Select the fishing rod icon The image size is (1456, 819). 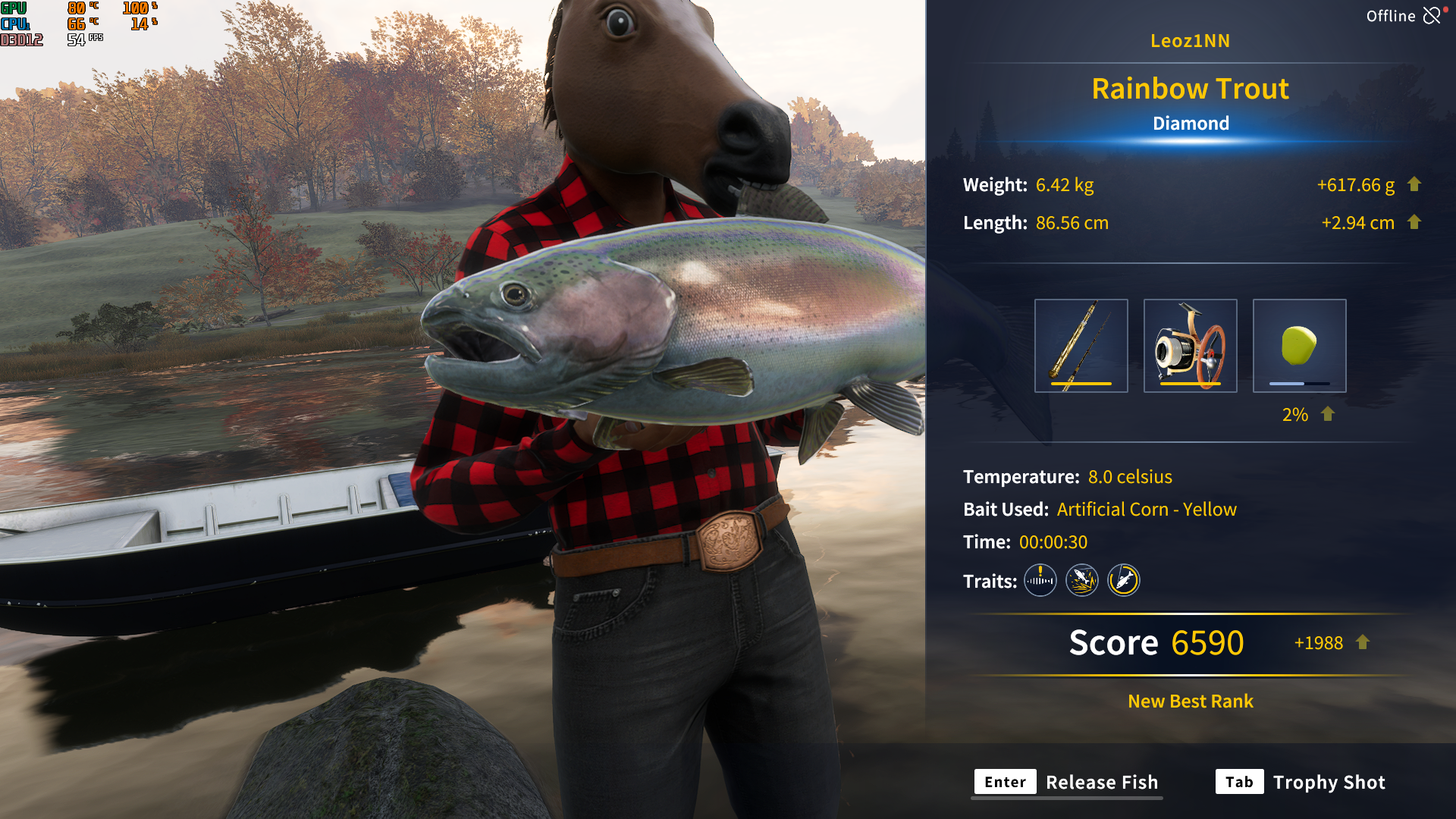coord(1081,345)
